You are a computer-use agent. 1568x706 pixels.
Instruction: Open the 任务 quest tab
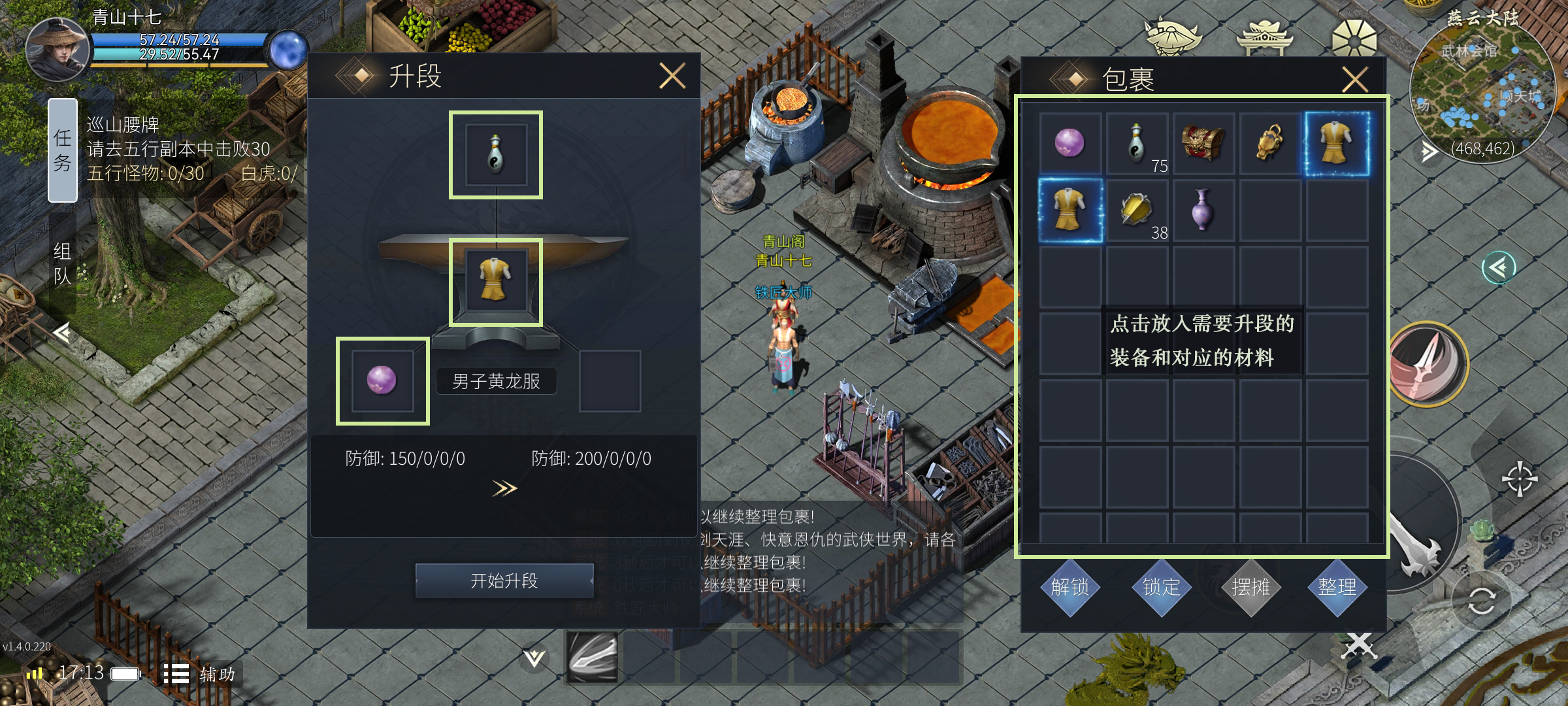pos(63,150)
